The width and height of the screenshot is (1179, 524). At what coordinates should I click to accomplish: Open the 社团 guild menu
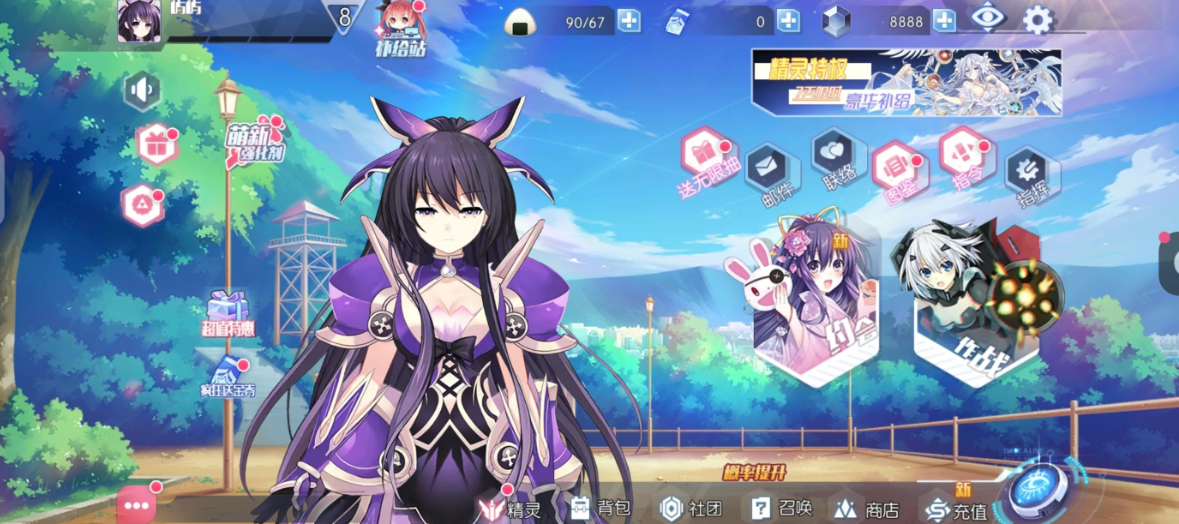coord(690,508)
